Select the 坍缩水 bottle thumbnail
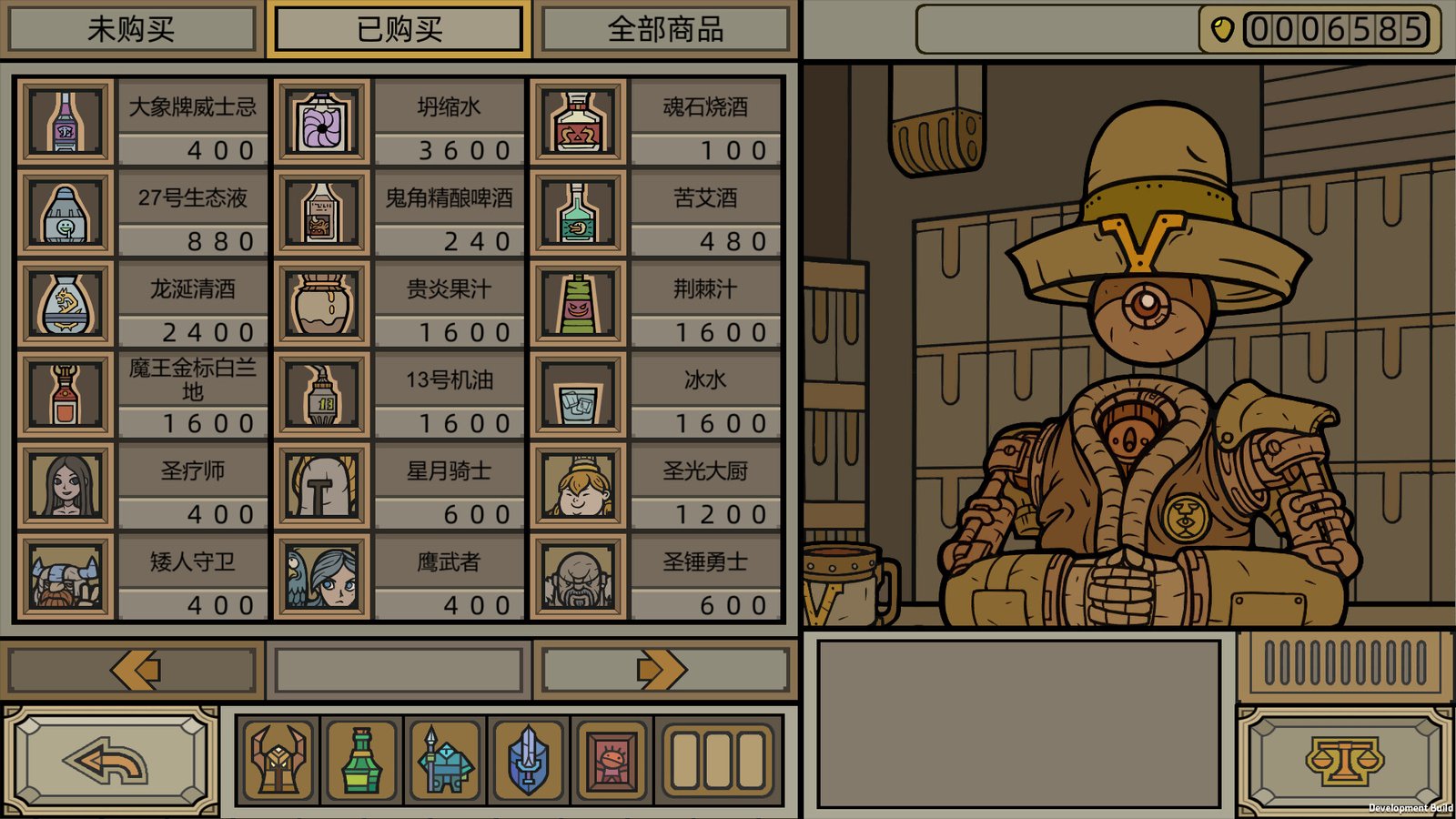Screen dimensions: 1456x819 click(320, 119)
